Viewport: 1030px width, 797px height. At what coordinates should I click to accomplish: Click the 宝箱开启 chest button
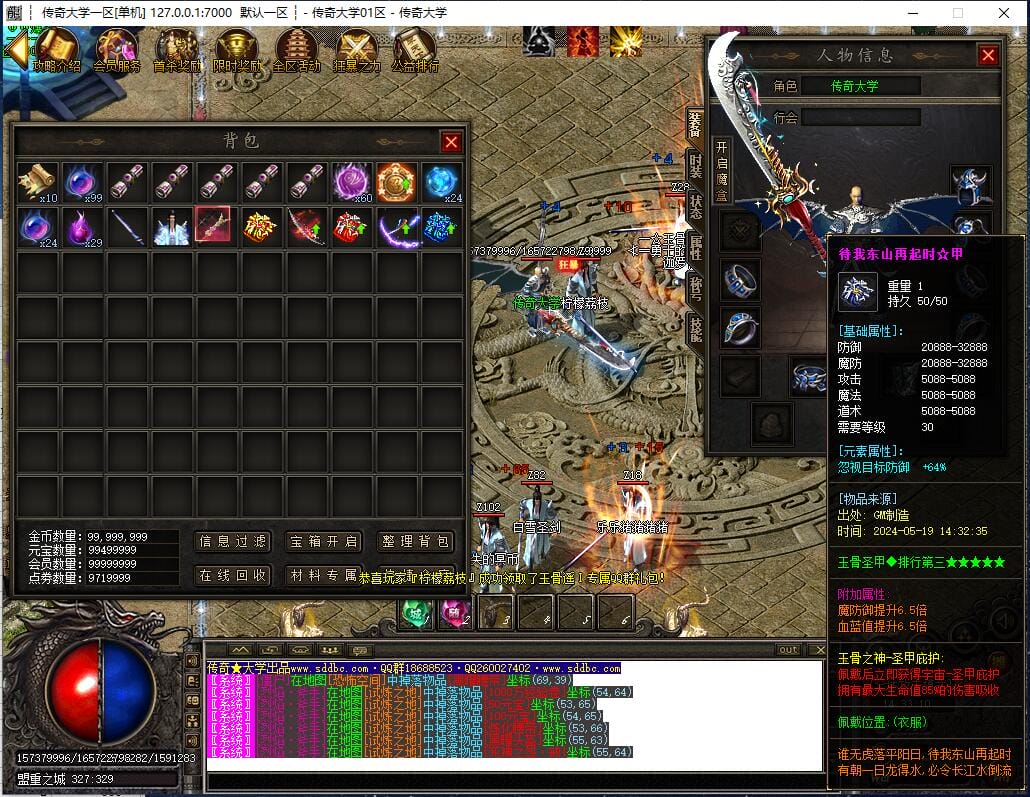click(x=323, y=542)
